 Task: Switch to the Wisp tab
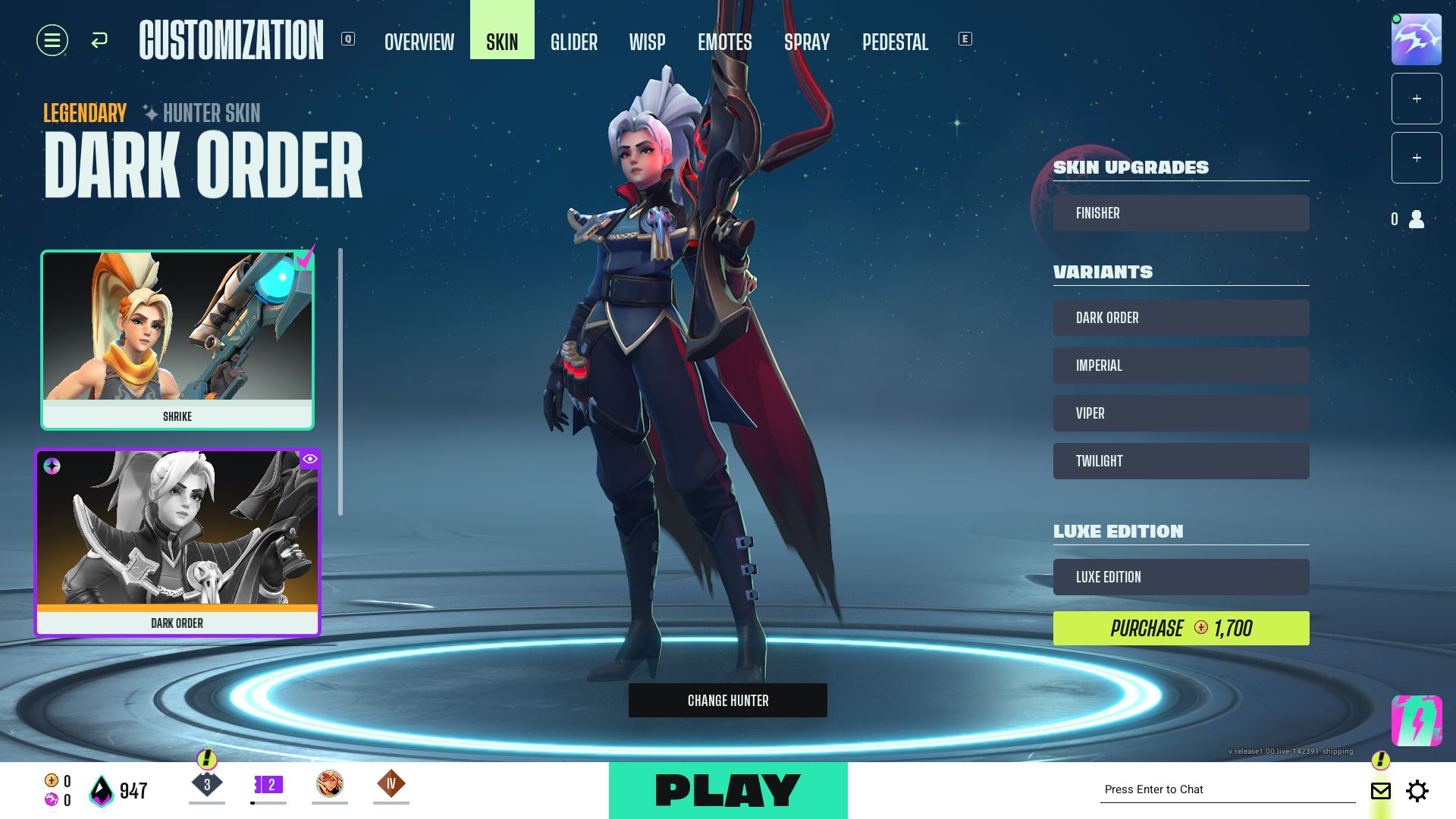pos(647,42)
